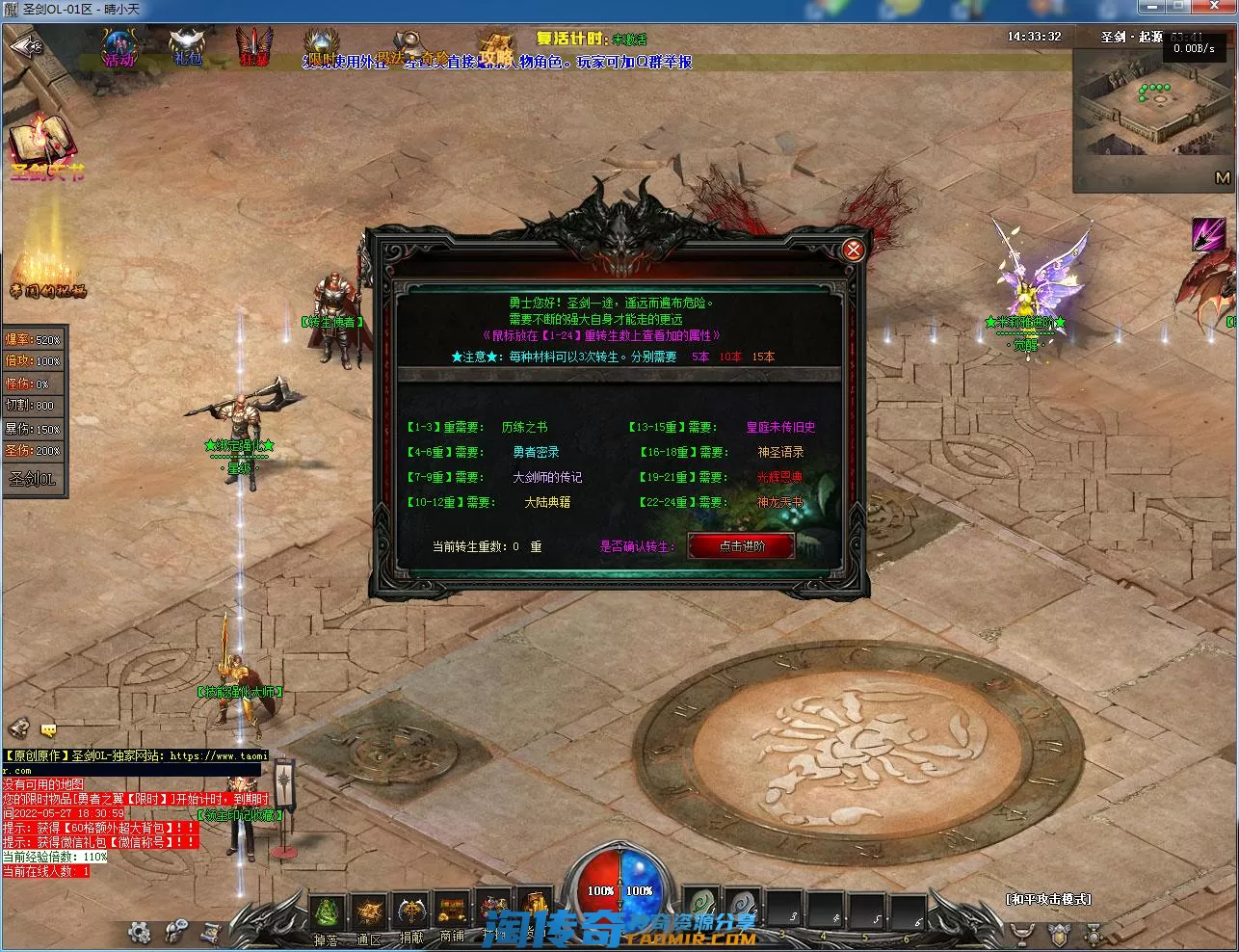The height and width of the screenshot is (952, 1239).
Task: Confirm rebirth with the 点击进阶 button
Action: pyautogui.click(x=741, y=546)
